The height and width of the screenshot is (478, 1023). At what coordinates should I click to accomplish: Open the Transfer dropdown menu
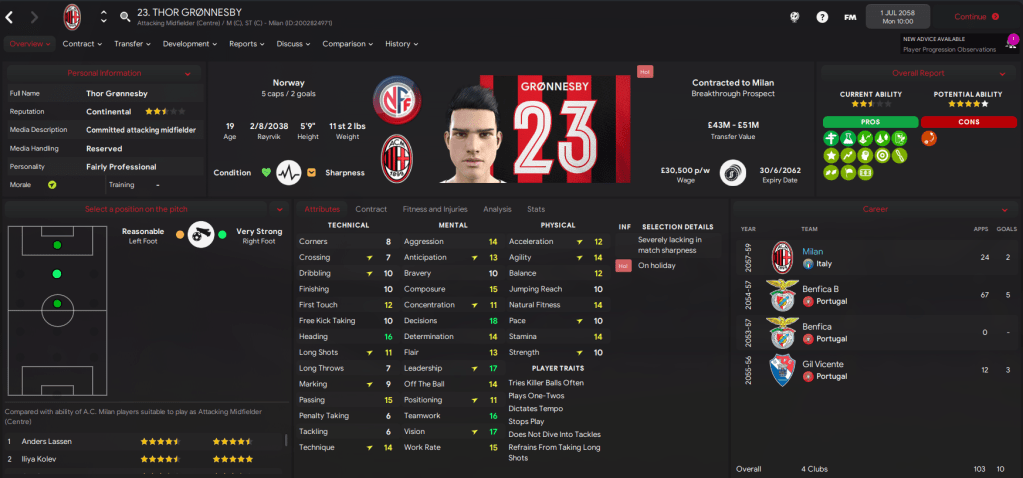(131, 44)
